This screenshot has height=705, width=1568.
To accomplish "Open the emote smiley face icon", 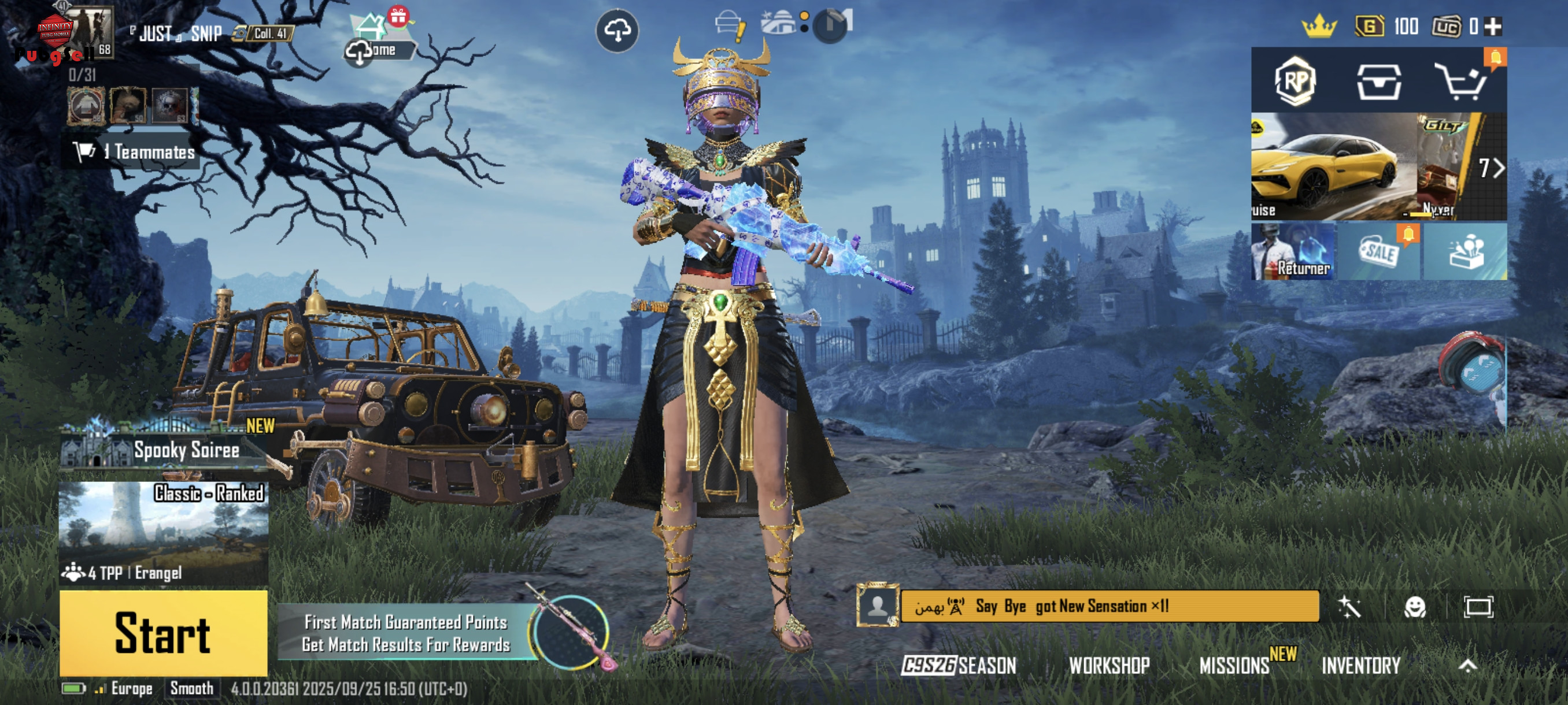I will [x=1415, y=606].
